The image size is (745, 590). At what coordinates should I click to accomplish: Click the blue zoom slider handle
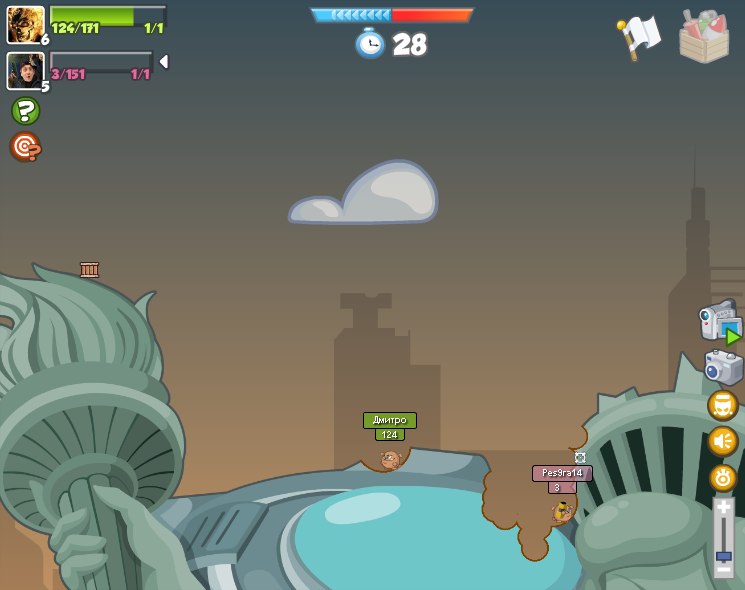(723, 555)
